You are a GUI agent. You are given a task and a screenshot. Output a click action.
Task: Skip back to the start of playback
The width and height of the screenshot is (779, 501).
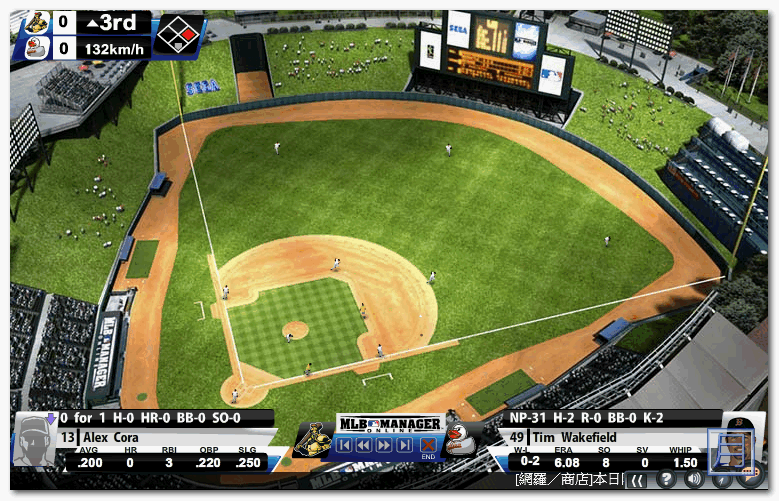pos(343,445)
